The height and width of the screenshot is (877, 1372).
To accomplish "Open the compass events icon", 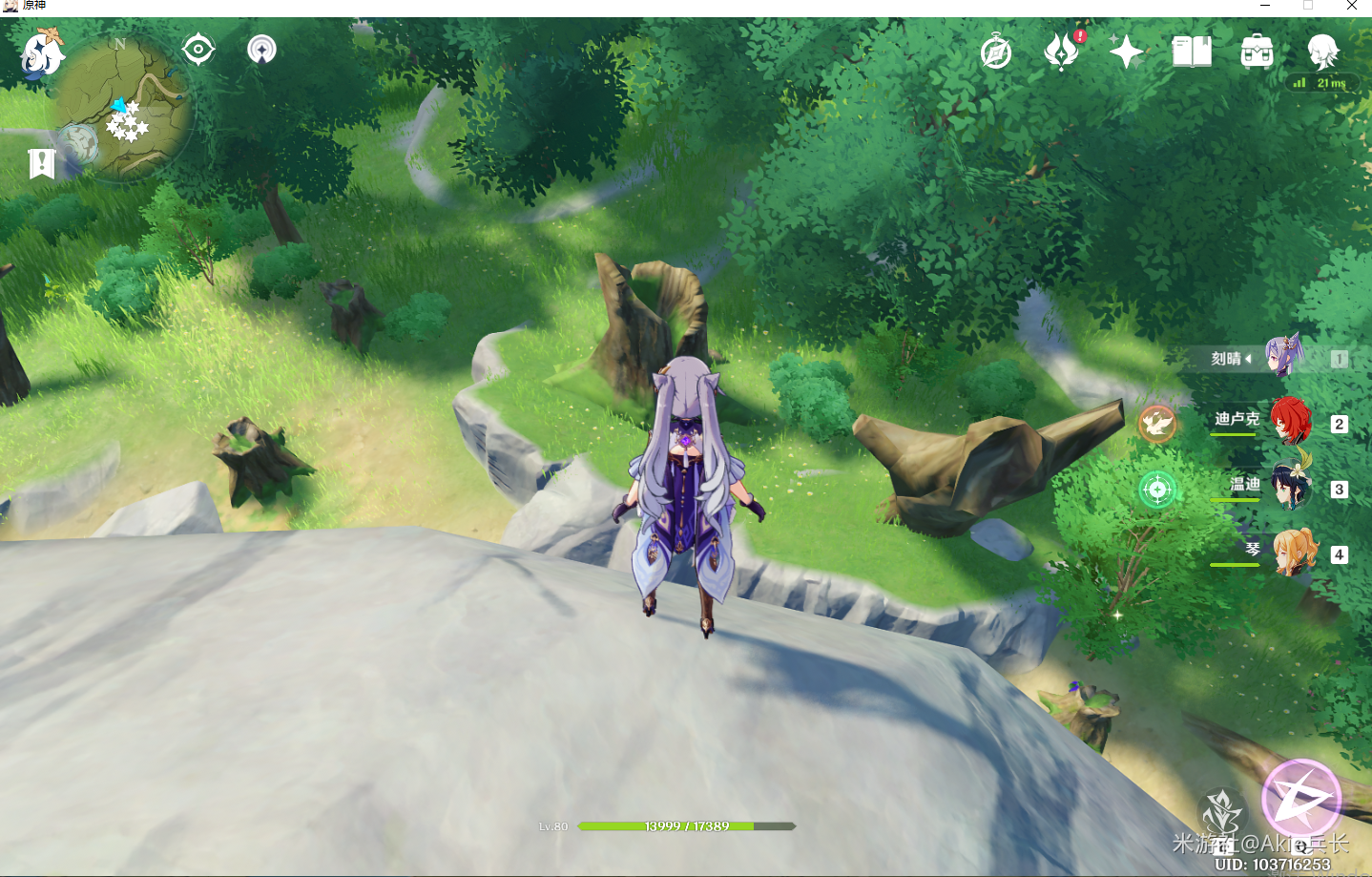I will (x=996, y=52).
